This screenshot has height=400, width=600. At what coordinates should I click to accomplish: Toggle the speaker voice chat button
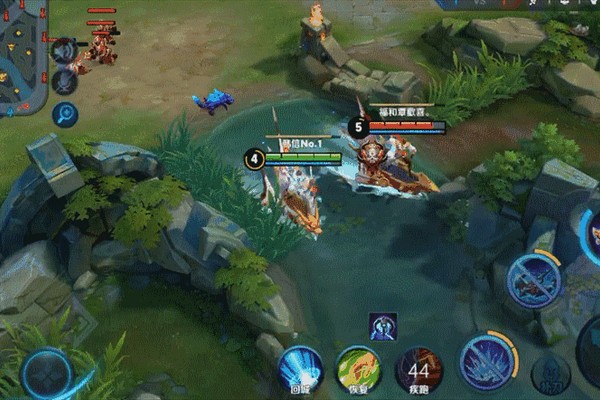65,49
